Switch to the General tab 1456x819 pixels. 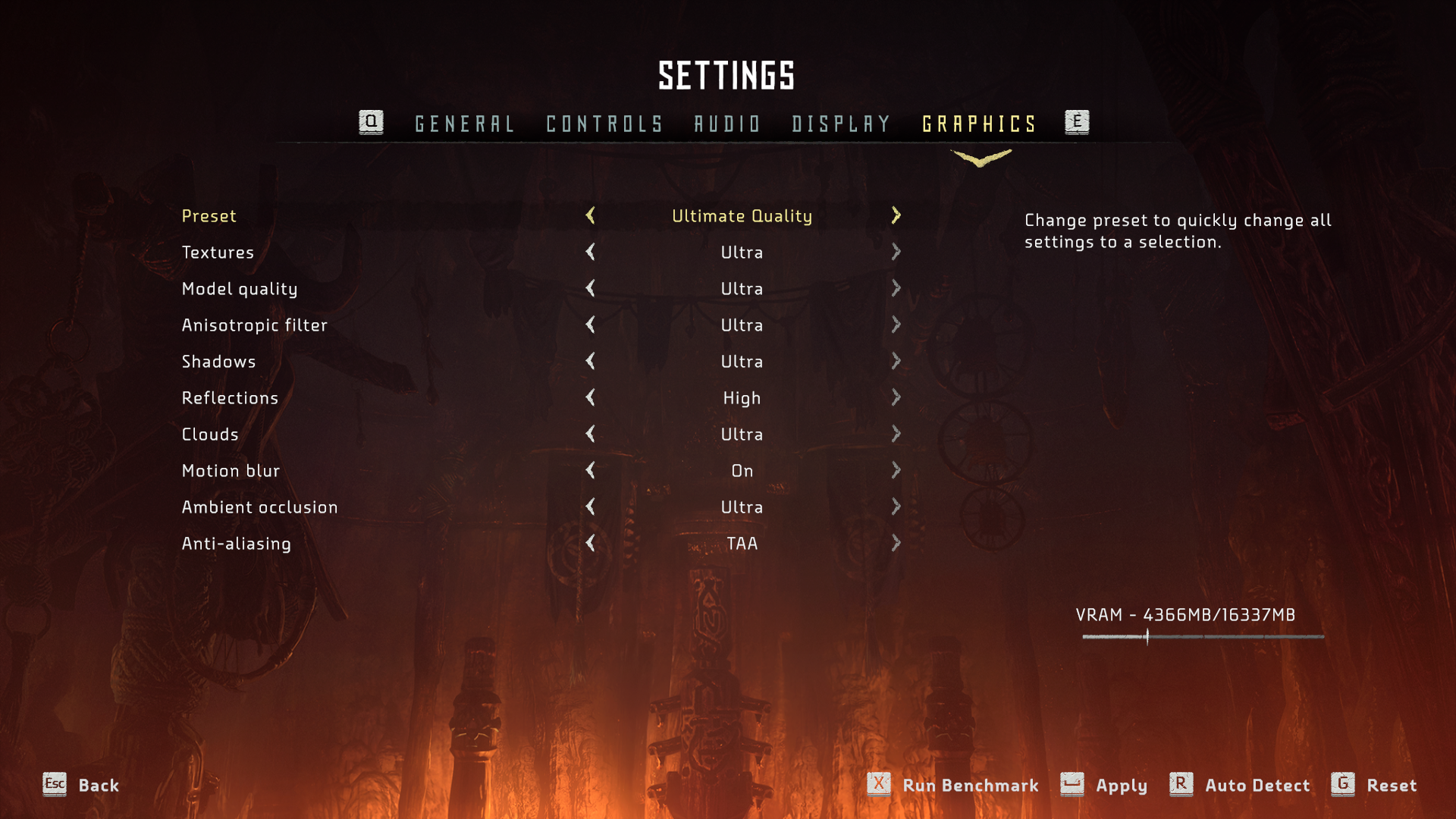pos(464,124)
